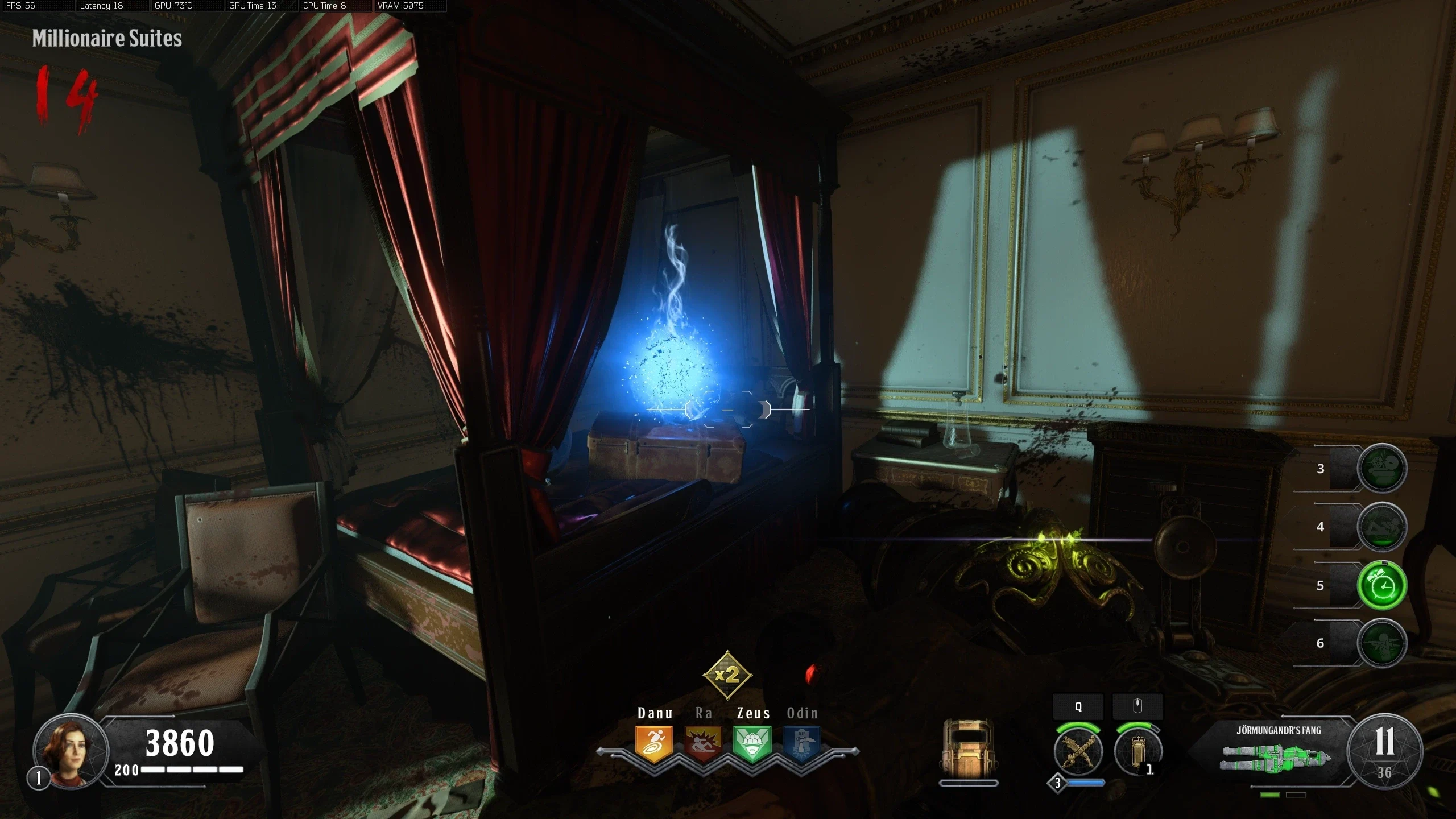Select the Jörmungandr's Fang weapon panel
1456x819 pixels.
click(x=1277, y=752)
